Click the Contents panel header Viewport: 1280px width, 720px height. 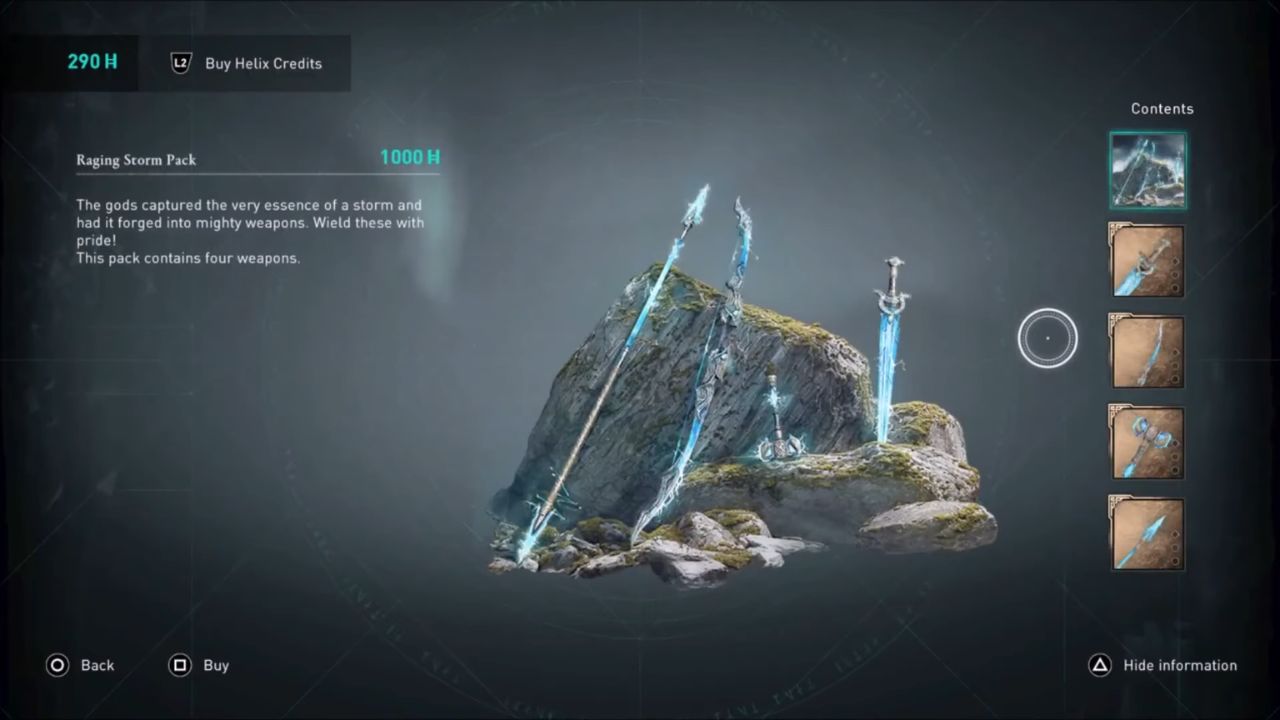(1161, 108)
